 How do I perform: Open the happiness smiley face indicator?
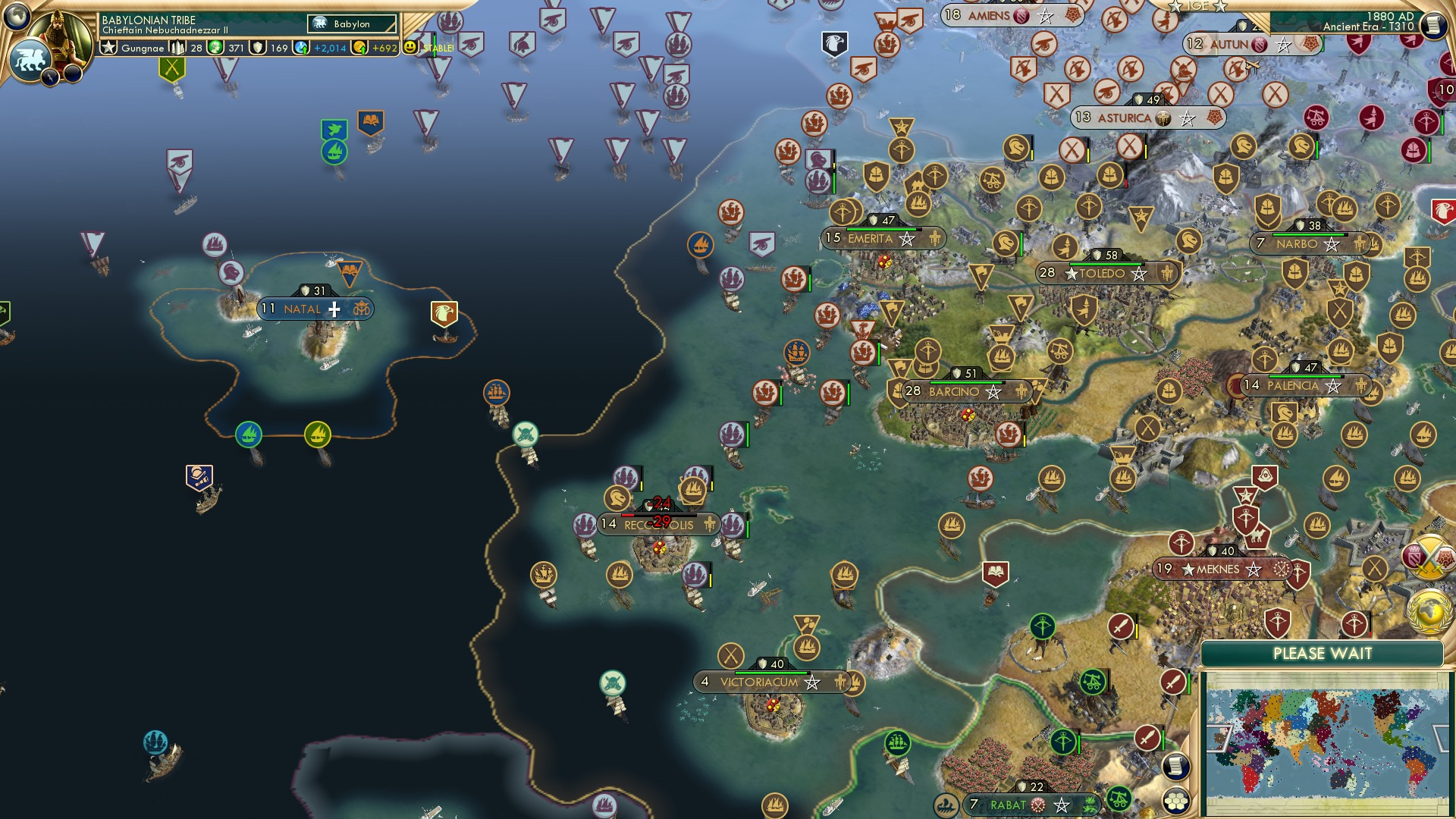[x=409, y=48]
